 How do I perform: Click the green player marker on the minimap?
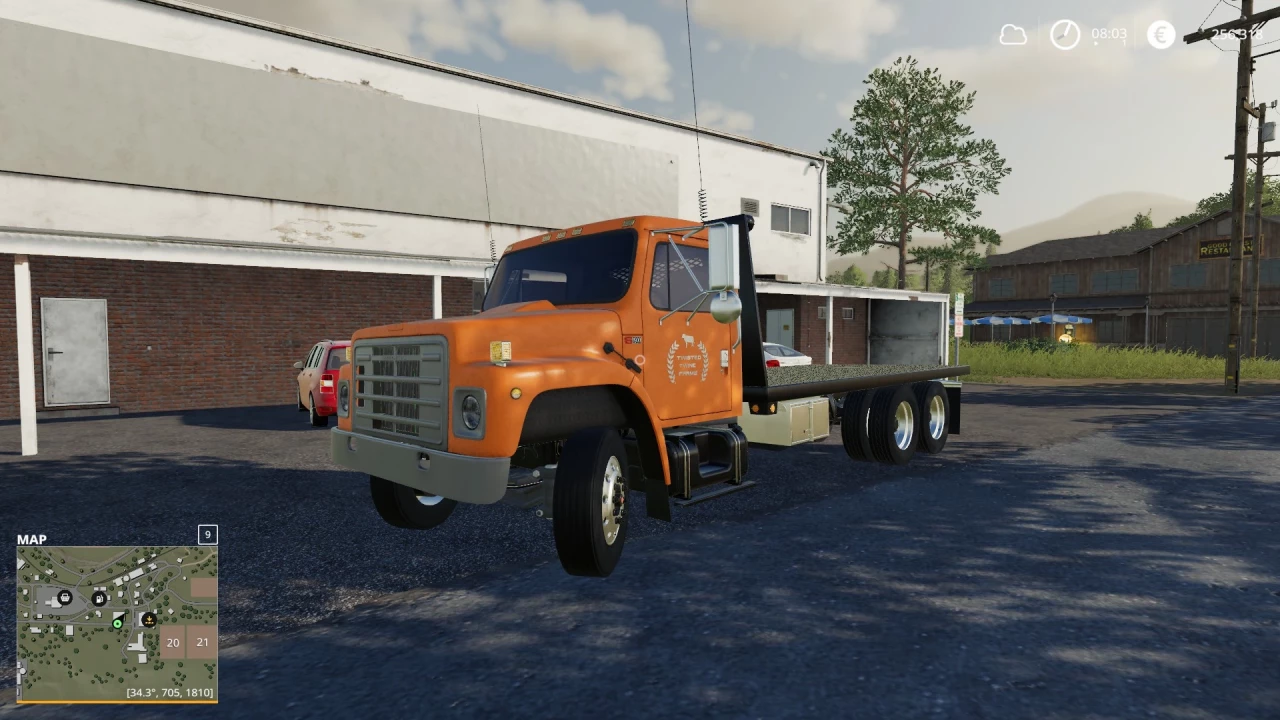point(117,623)
